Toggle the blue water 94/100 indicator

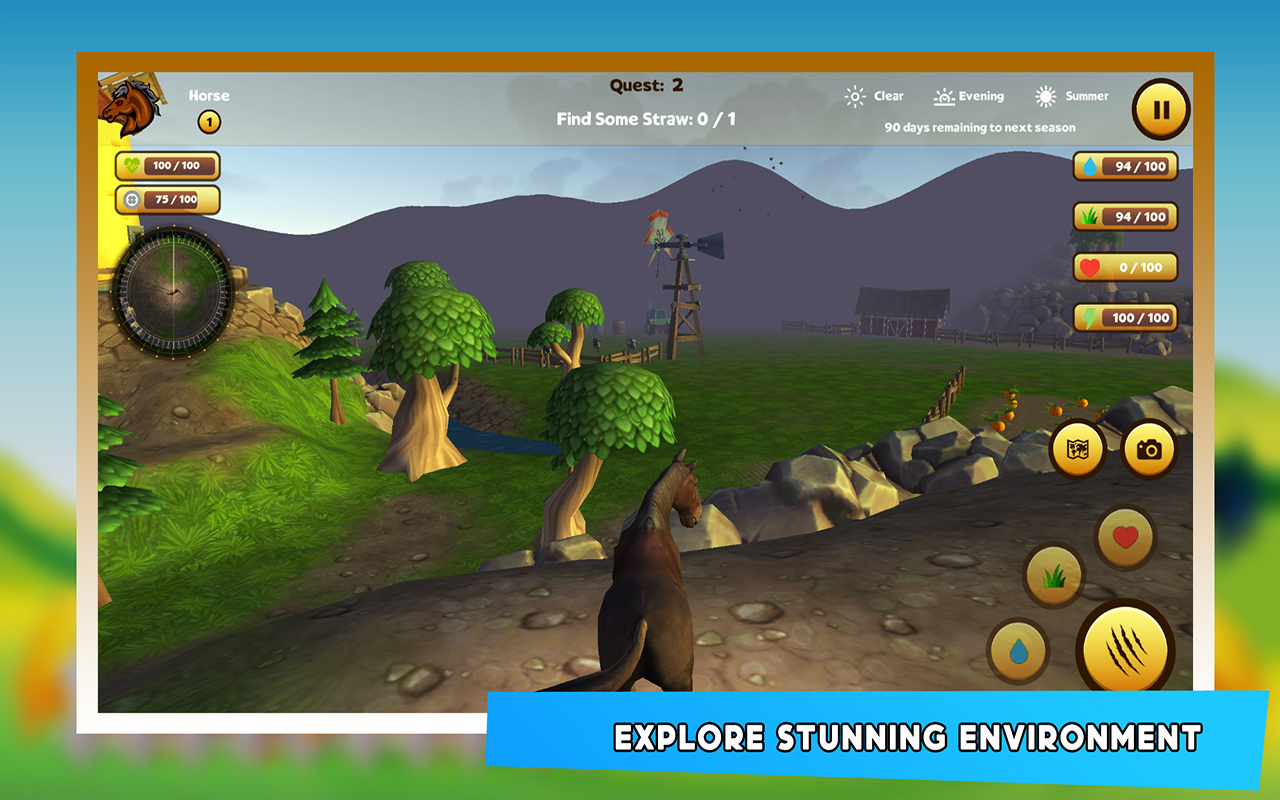click(1125, 166)
